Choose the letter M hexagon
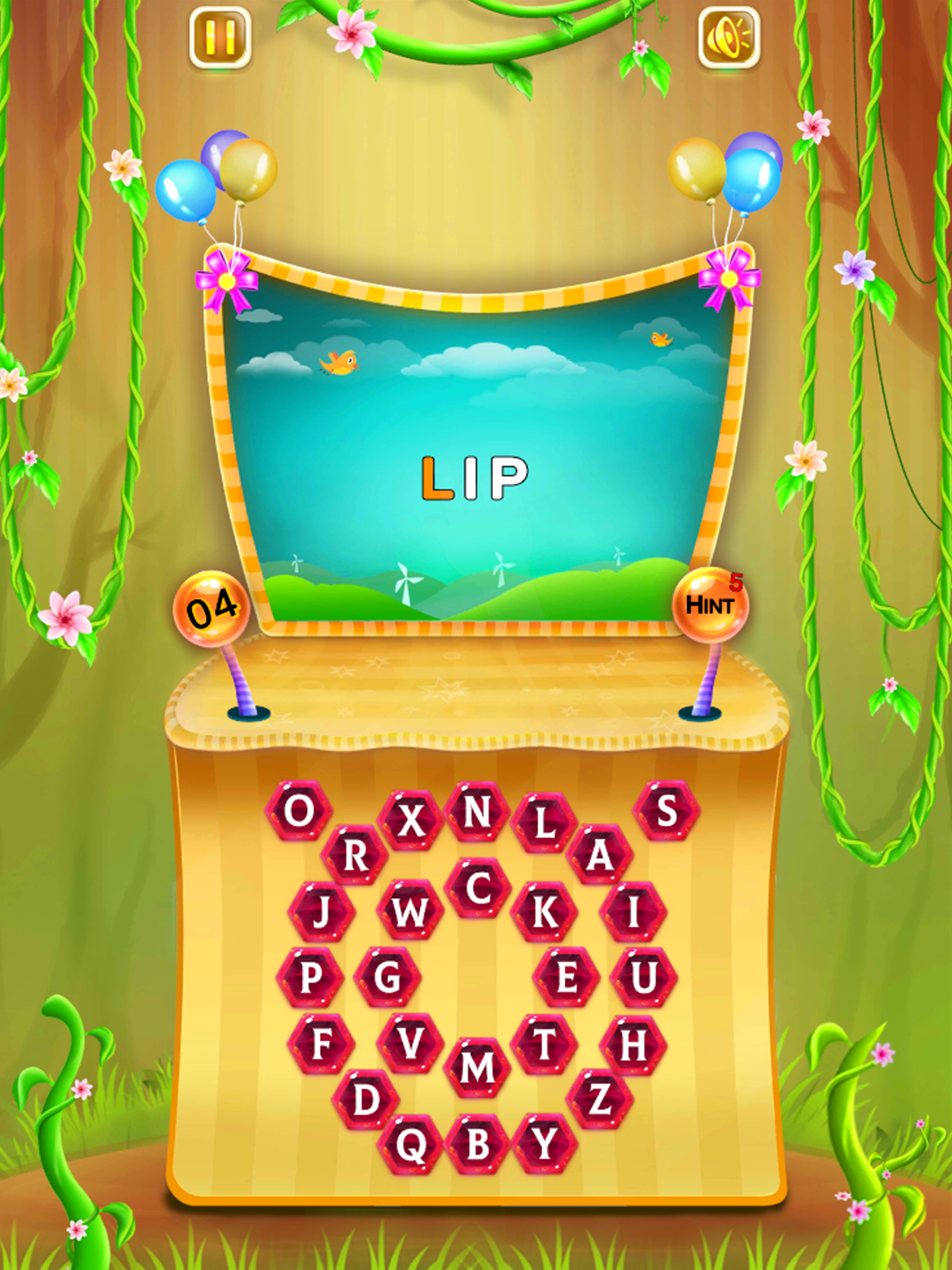 pyautogui.click(x=476, y=1067)
